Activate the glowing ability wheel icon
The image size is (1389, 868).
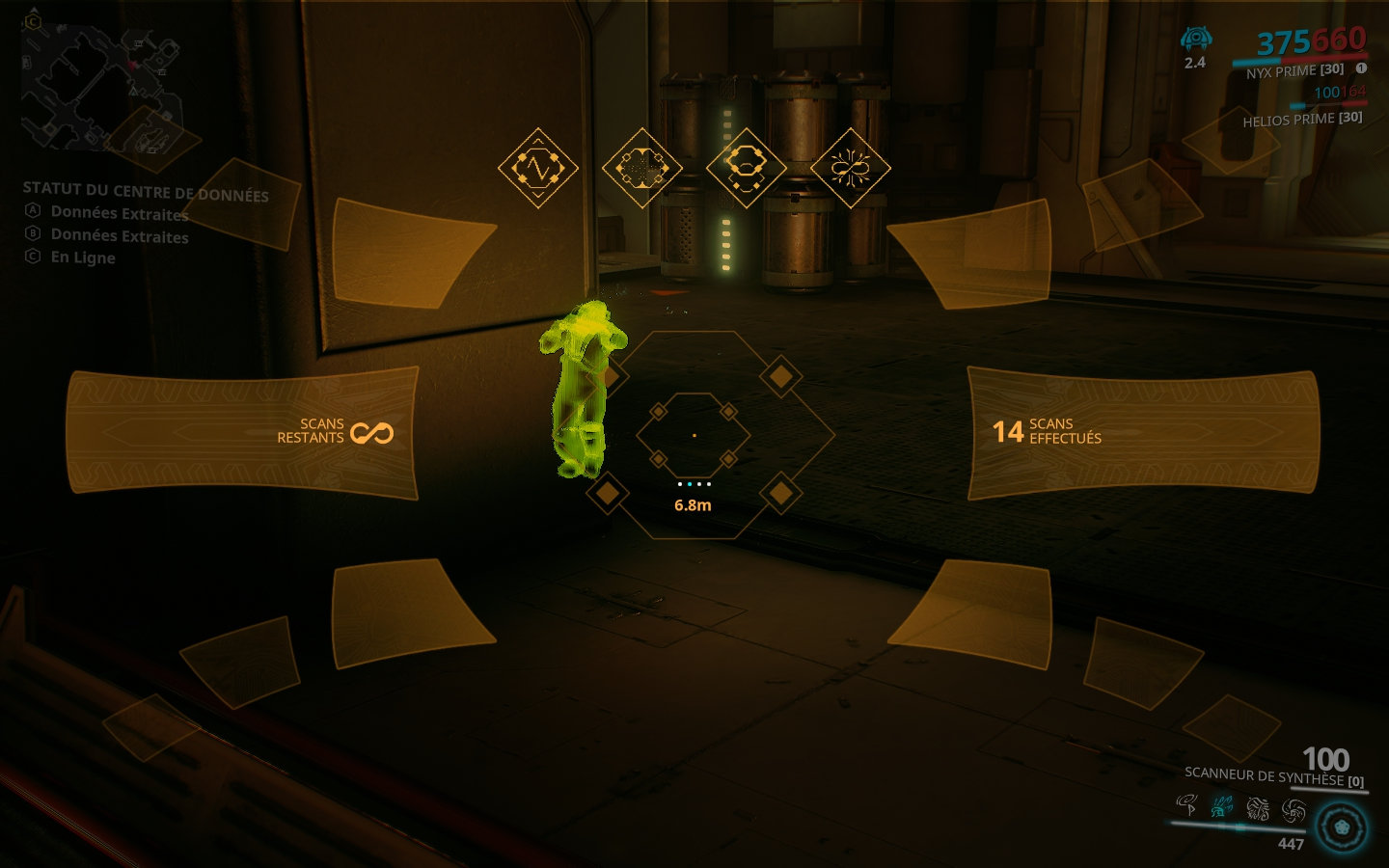pos(1341,827)
